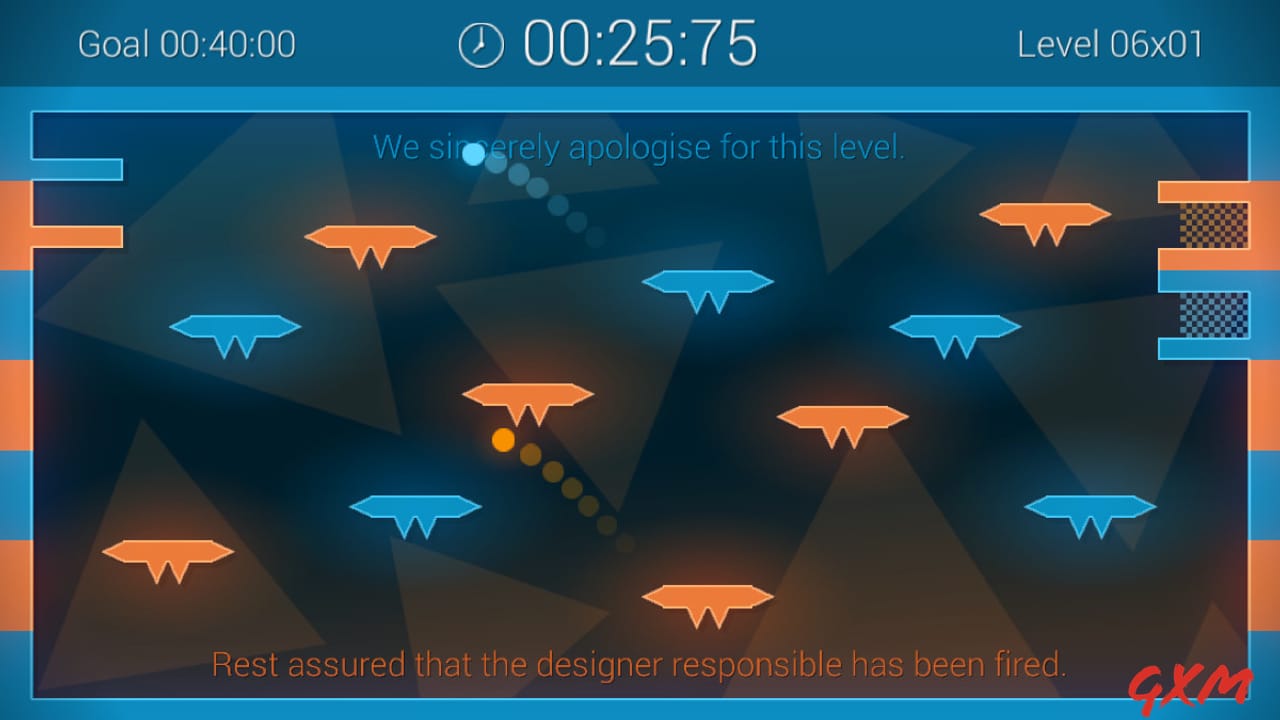The width and height of the screenshot is (1280, 720).
Task: Click the designer fired message at the bottom
Action: click(640, 663)
